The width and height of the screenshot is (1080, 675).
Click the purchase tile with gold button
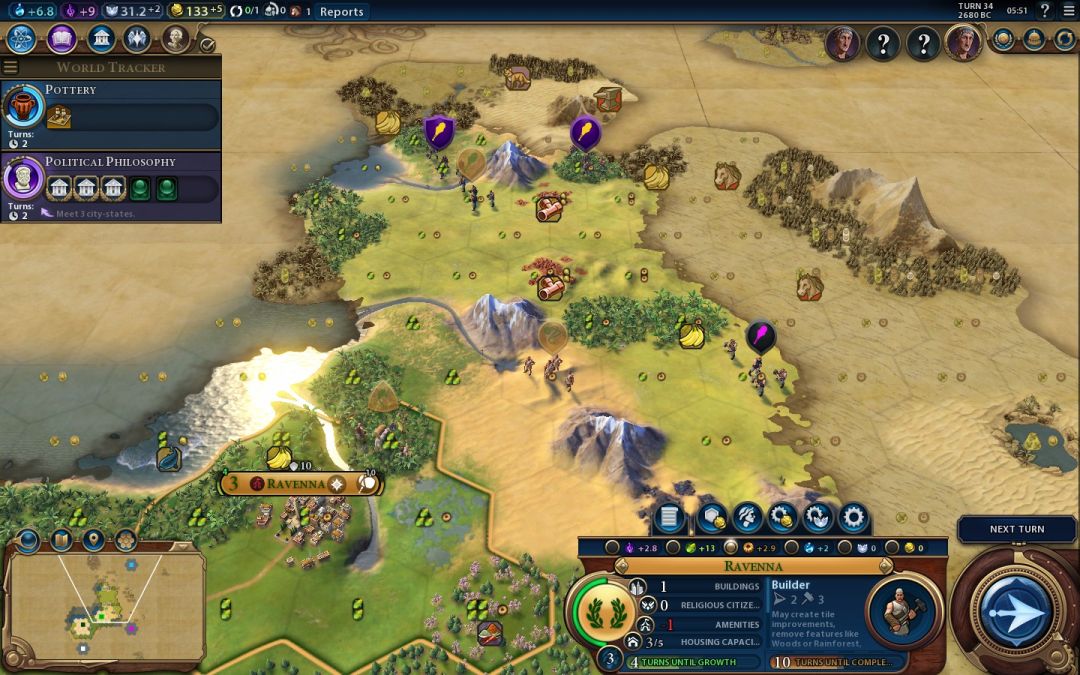[781, 518]
